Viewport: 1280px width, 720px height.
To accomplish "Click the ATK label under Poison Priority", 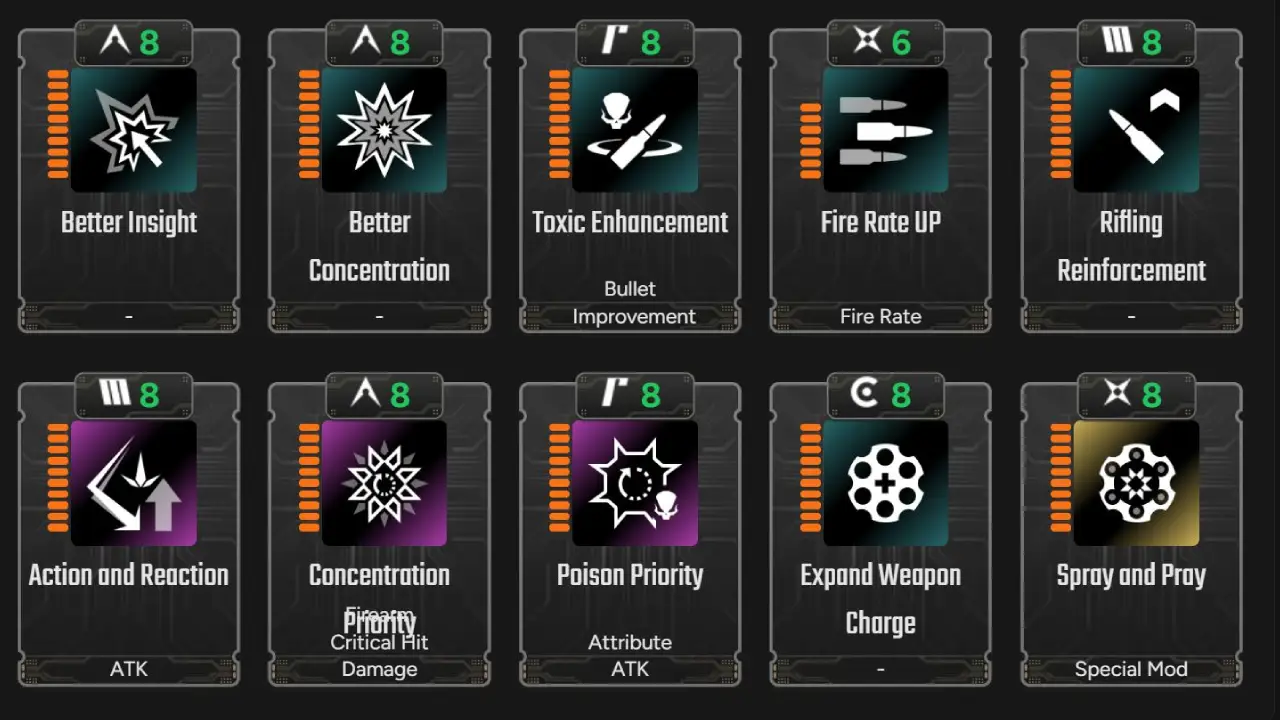I will click(x=630, y=669).
